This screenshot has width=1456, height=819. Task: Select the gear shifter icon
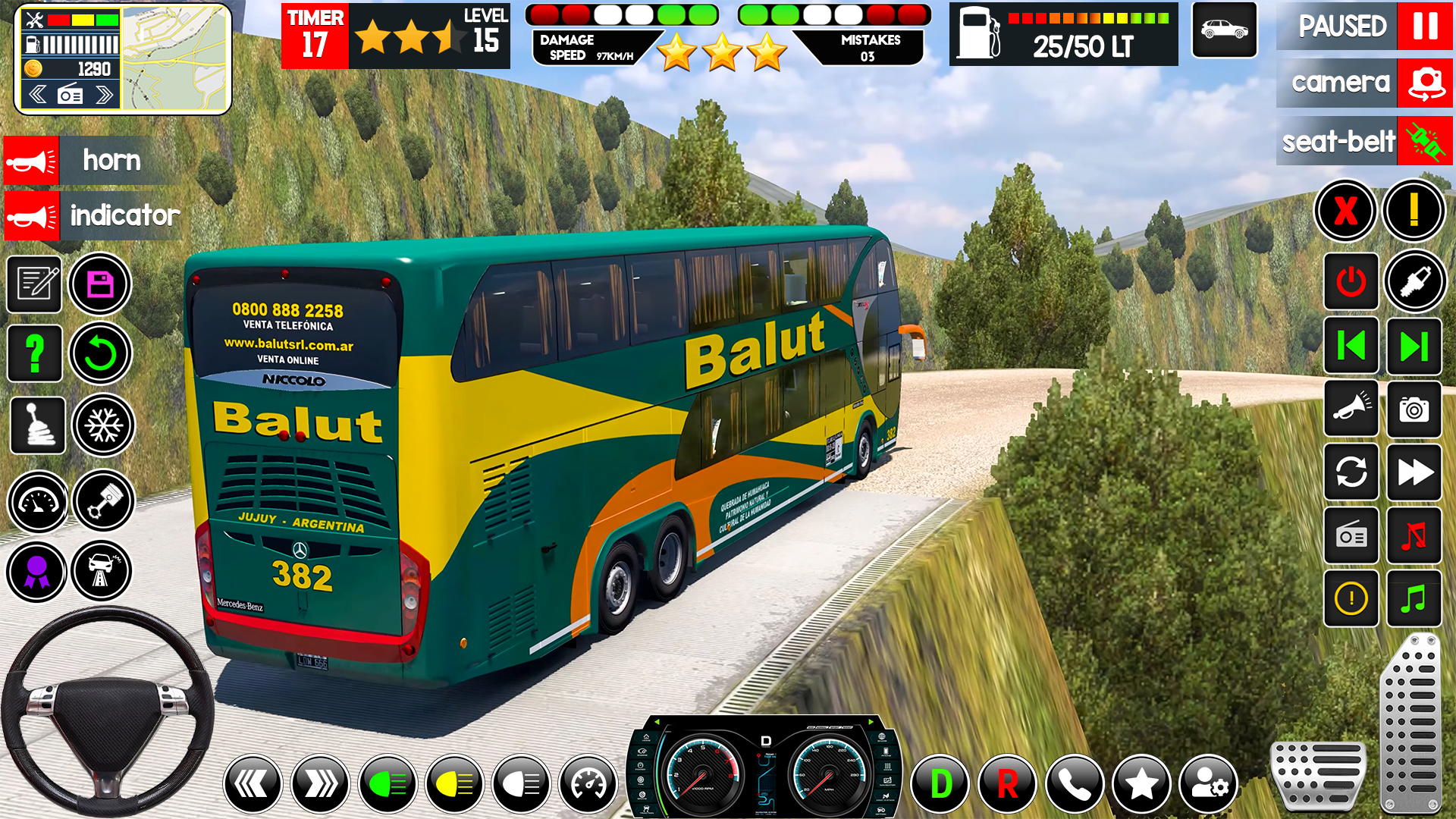[x=37, y=425]
